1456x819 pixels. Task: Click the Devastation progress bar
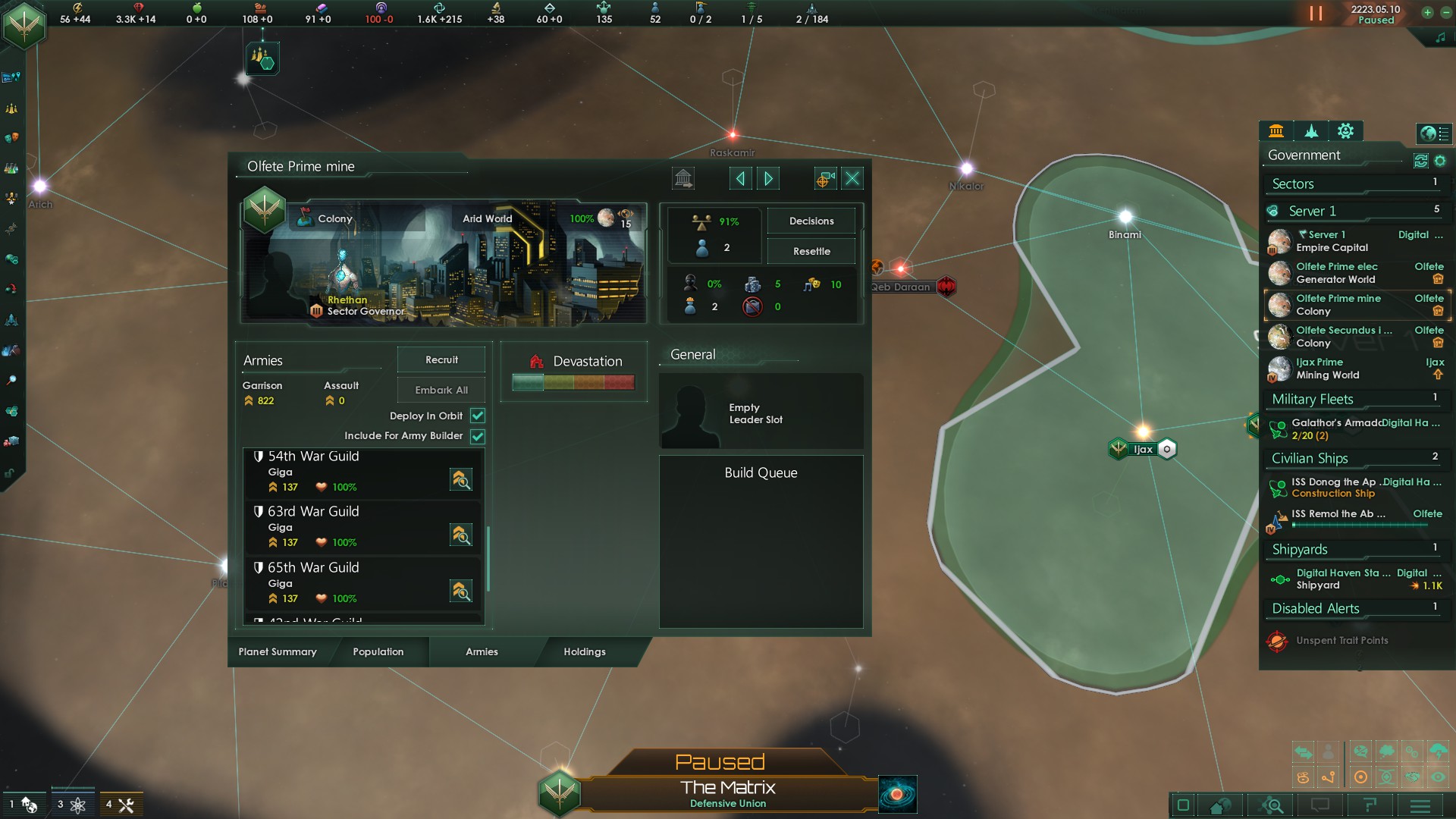(574, 383)
